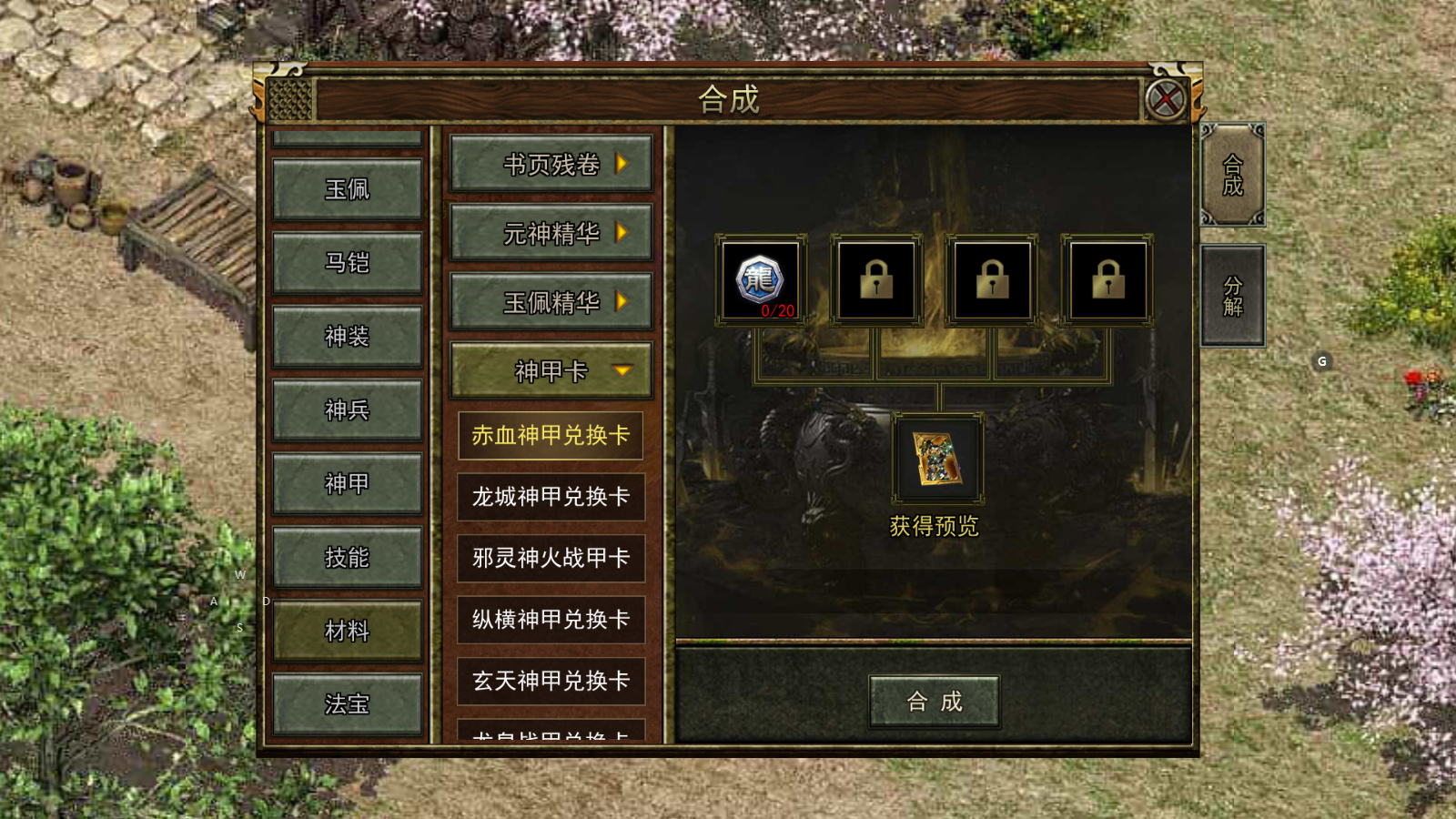The height and width of the screenshot is (819, 1456).
Task: Choose 龙城神甲兑换卡 recipe
Action: pos(551,497)
